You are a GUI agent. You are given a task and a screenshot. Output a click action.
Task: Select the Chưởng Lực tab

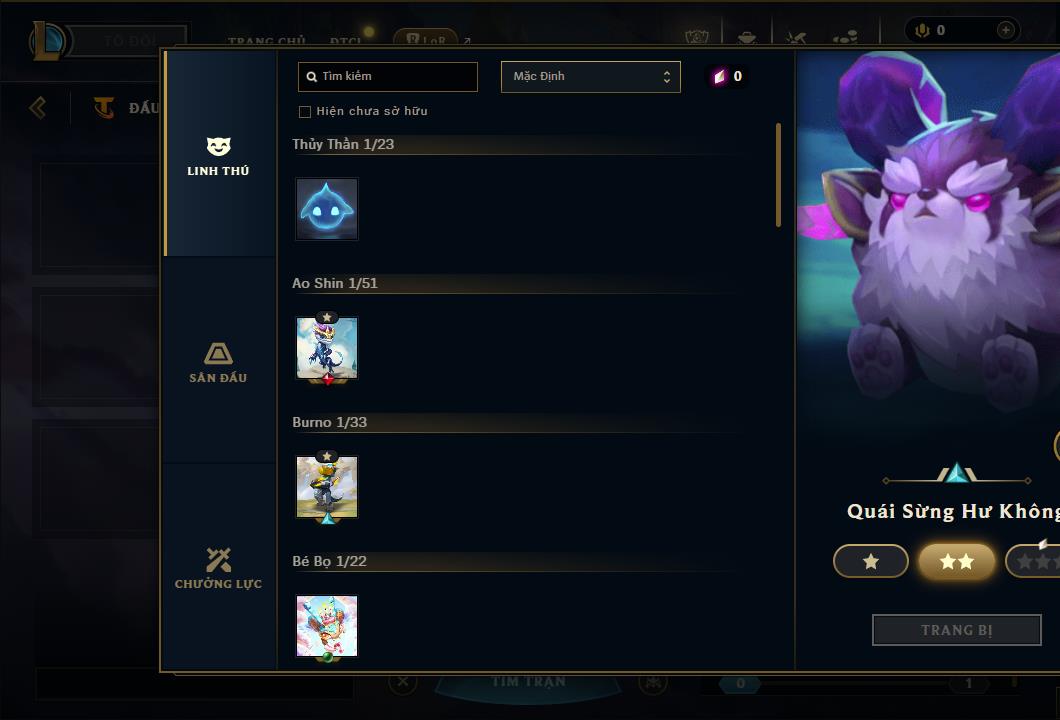click(218, 569)
